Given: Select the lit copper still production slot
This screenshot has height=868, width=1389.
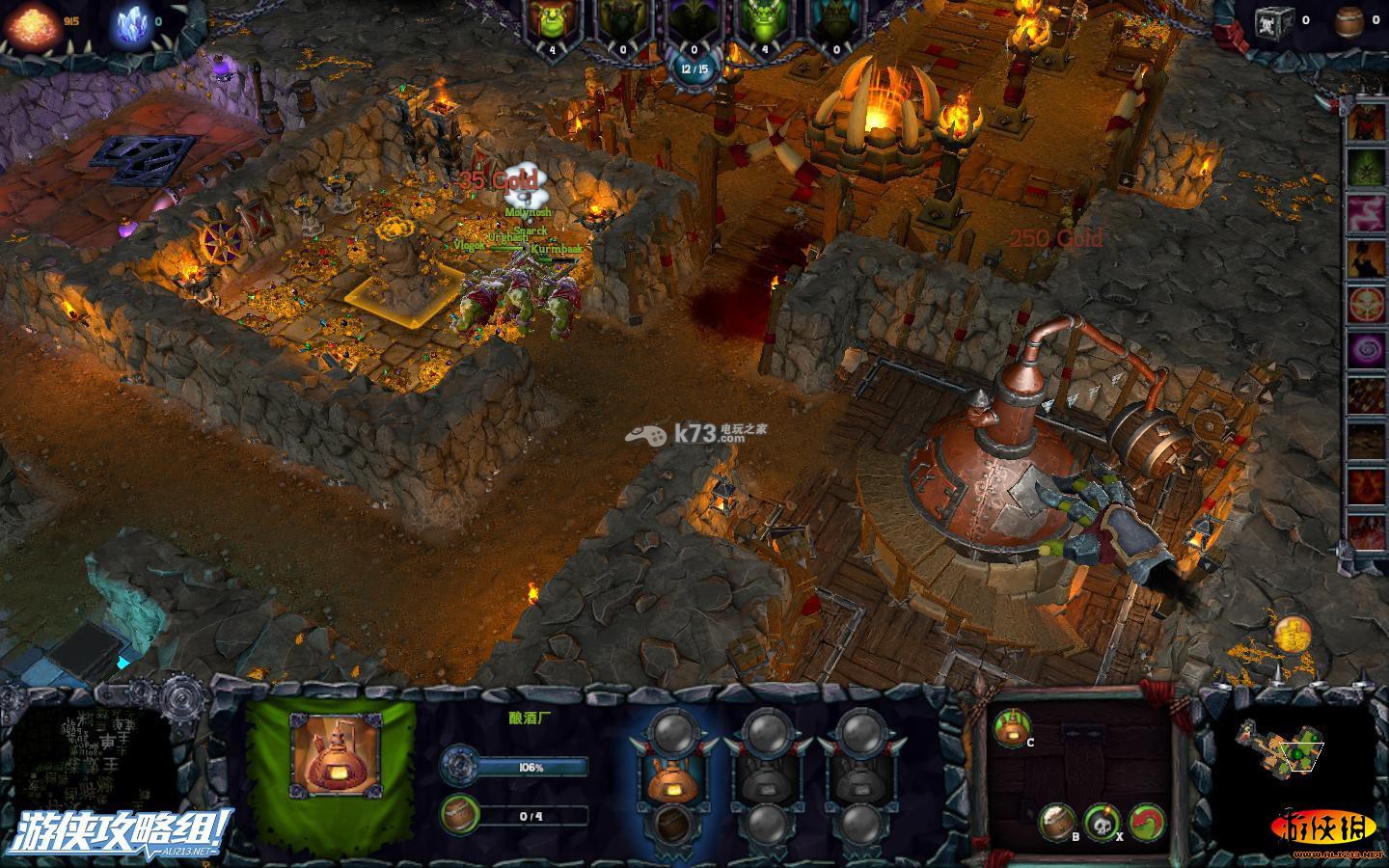Looking at the screenshot, I should coord(674,774).
